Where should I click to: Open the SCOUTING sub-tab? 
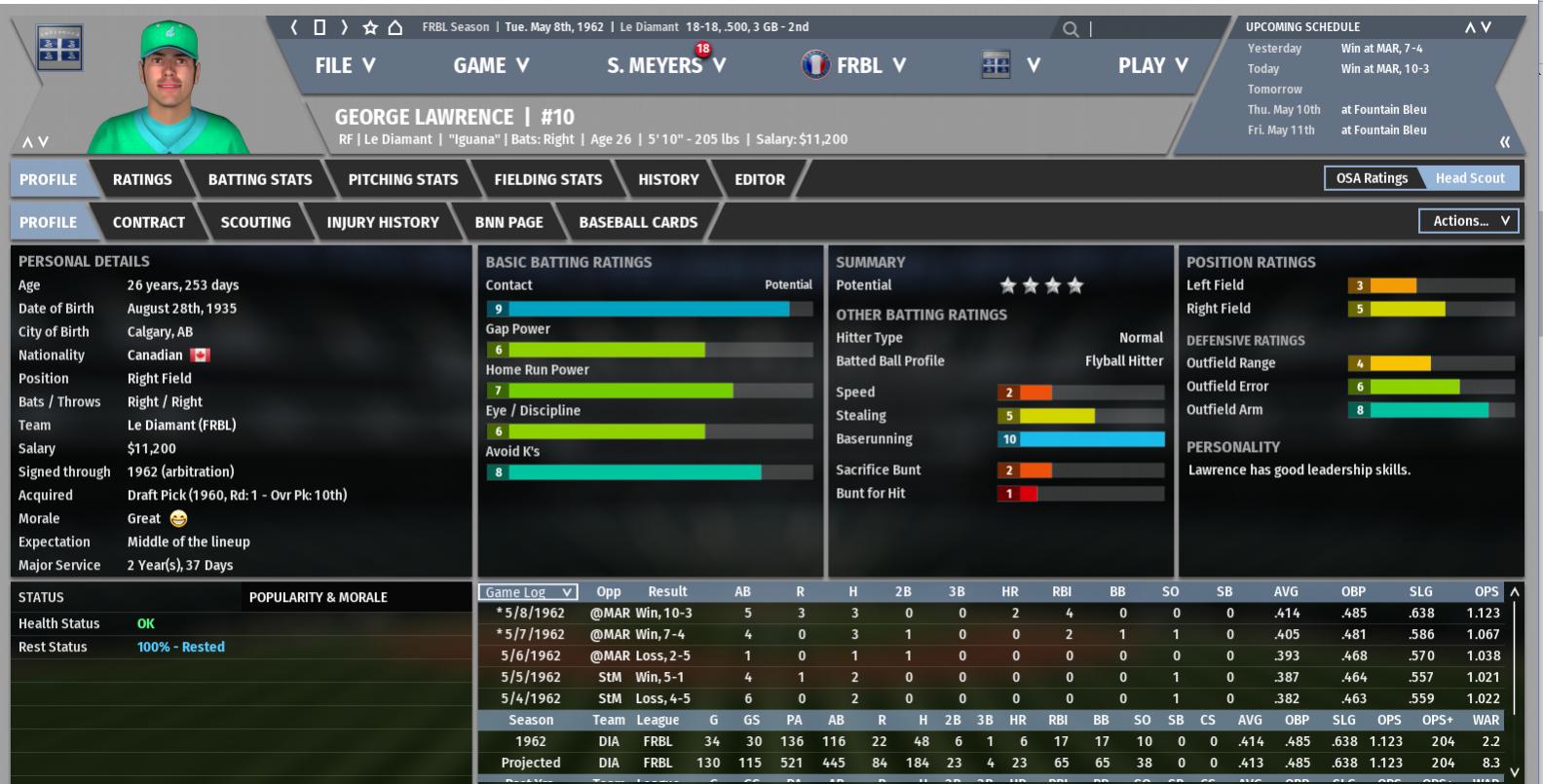tap(255, 222)
